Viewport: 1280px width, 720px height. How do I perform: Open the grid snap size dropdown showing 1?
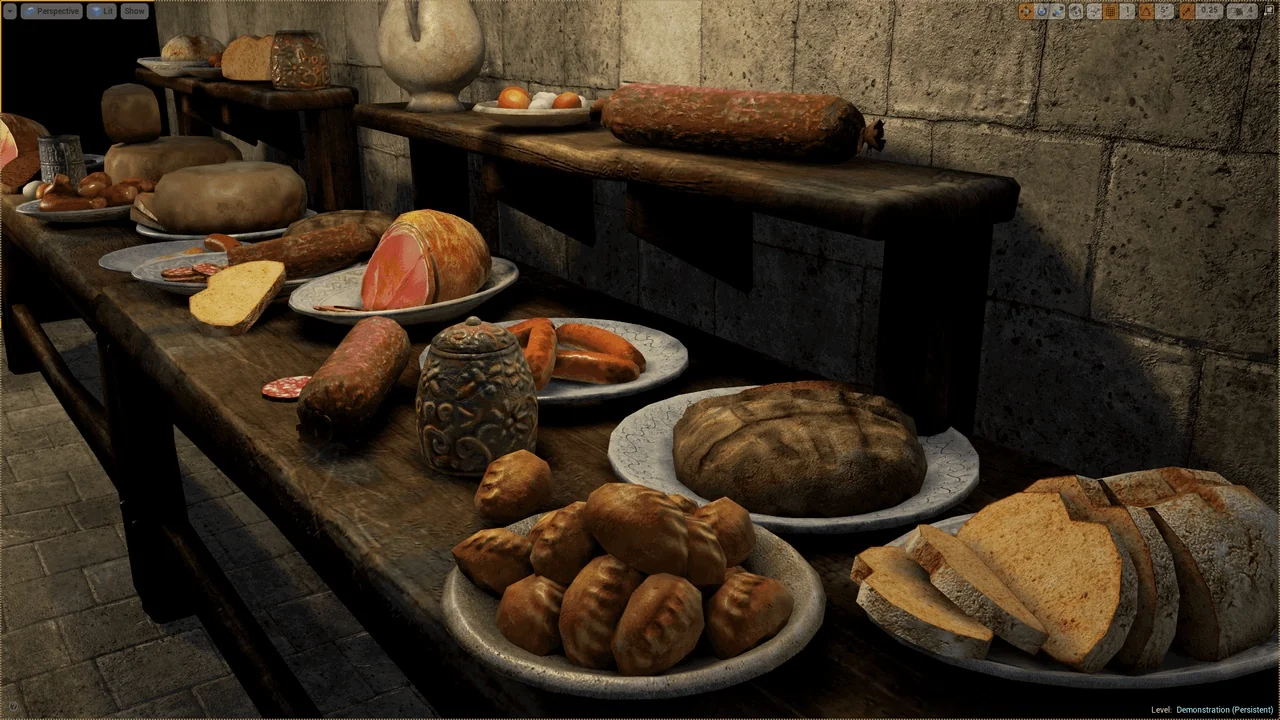click(1127, 11)
